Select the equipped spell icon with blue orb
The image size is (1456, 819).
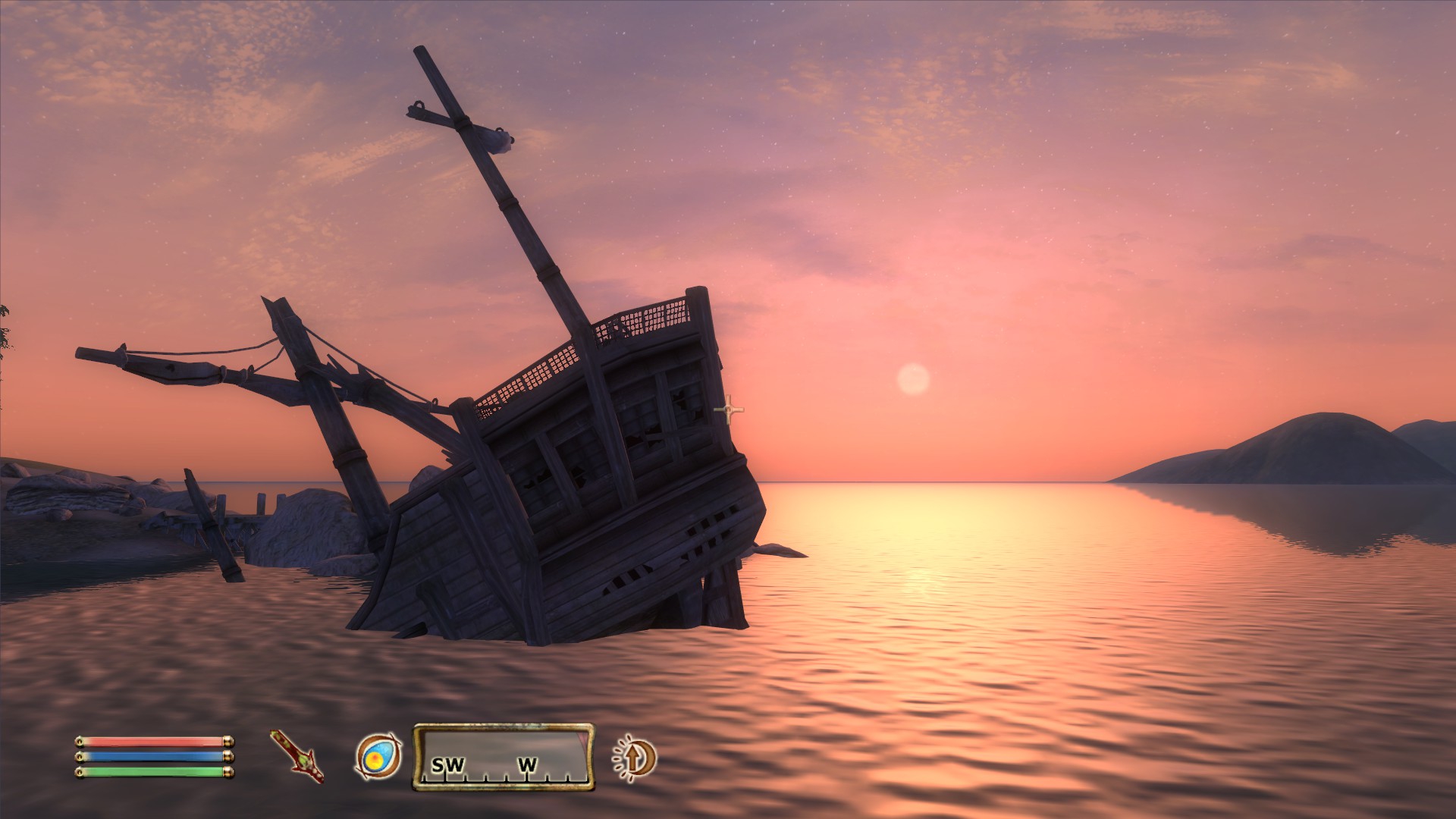pyautogui.click(x=378, y=756)
